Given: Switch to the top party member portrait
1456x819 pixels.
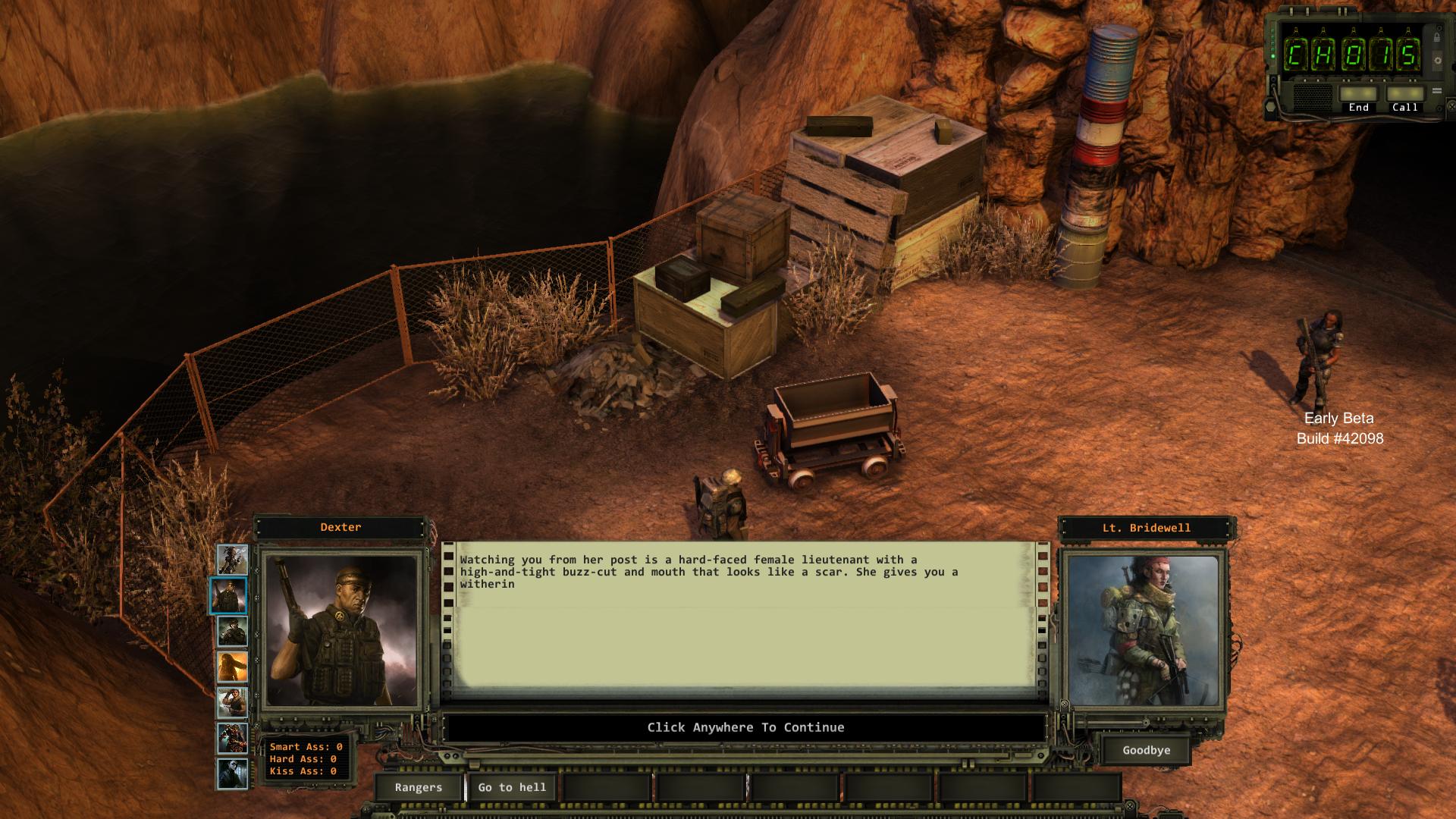Looking at the screenshot, I should click(233, 560).
